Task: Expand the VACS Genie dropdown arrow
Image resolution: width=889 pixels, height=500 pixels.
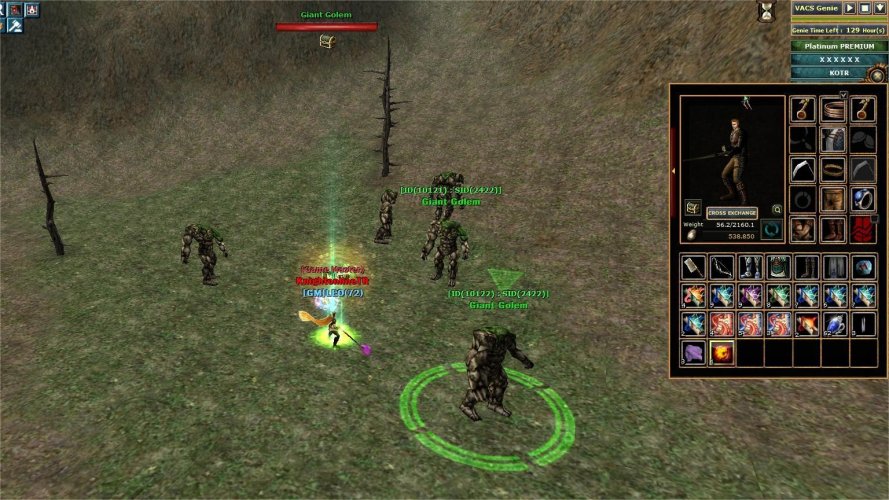Action: pyautogui.click(x=879, y=8)
